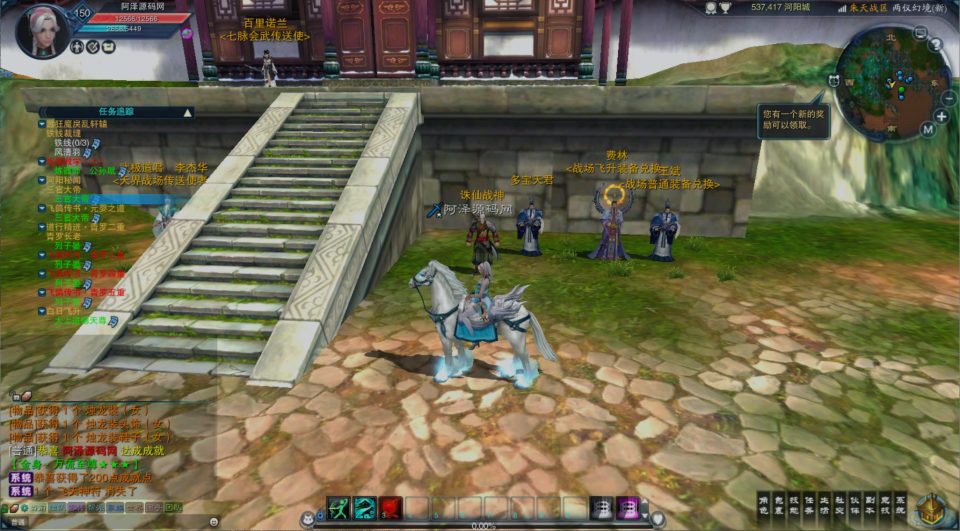Open the world map with M button

coord(926,130)
